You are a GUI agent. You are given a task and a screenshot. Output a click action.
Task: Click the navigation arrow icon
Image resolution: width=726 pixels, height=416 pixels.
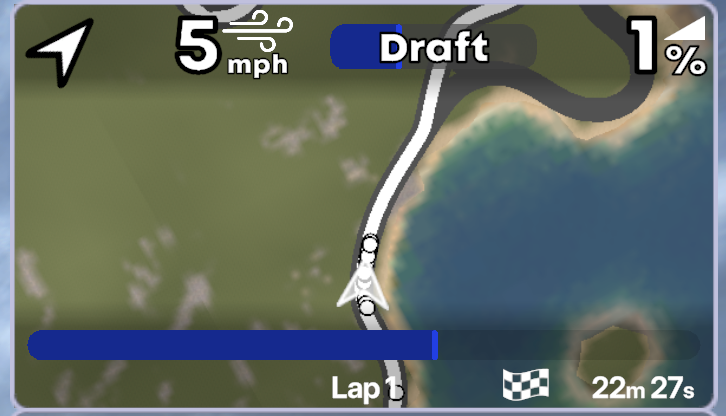click(x=59, y=50)
